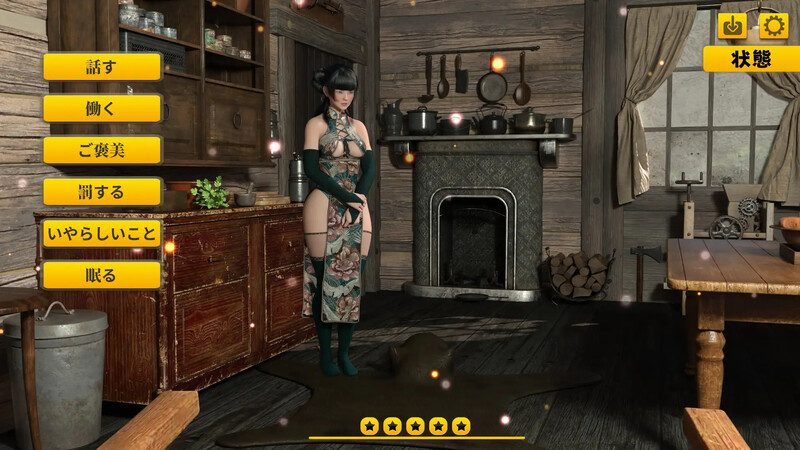Open the 状態 (Status) panel

751,59
